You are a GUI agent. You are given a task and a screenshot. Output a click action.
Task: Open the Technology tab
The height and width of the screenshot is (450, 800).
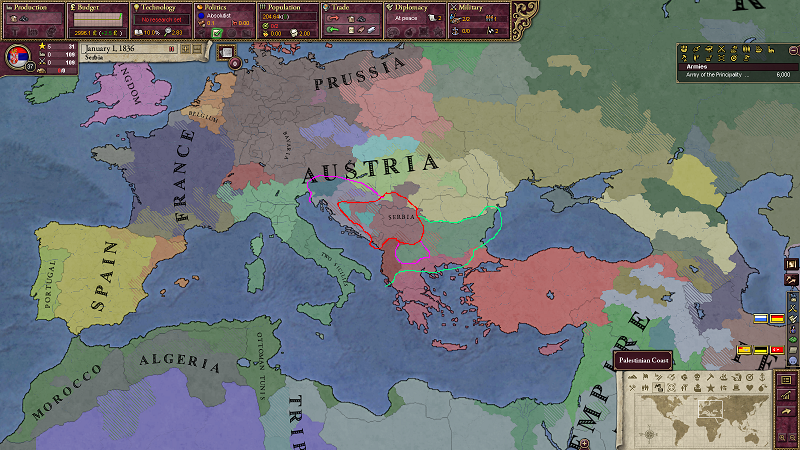[160, 8]
